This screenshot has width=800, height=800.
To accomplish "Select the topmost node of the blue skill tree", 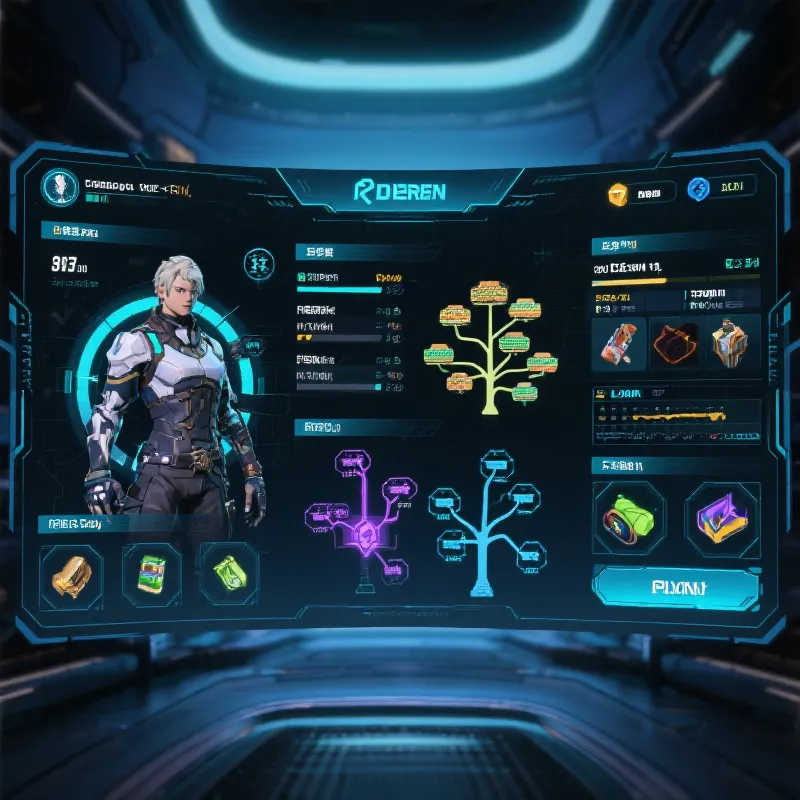I will 496,462.
